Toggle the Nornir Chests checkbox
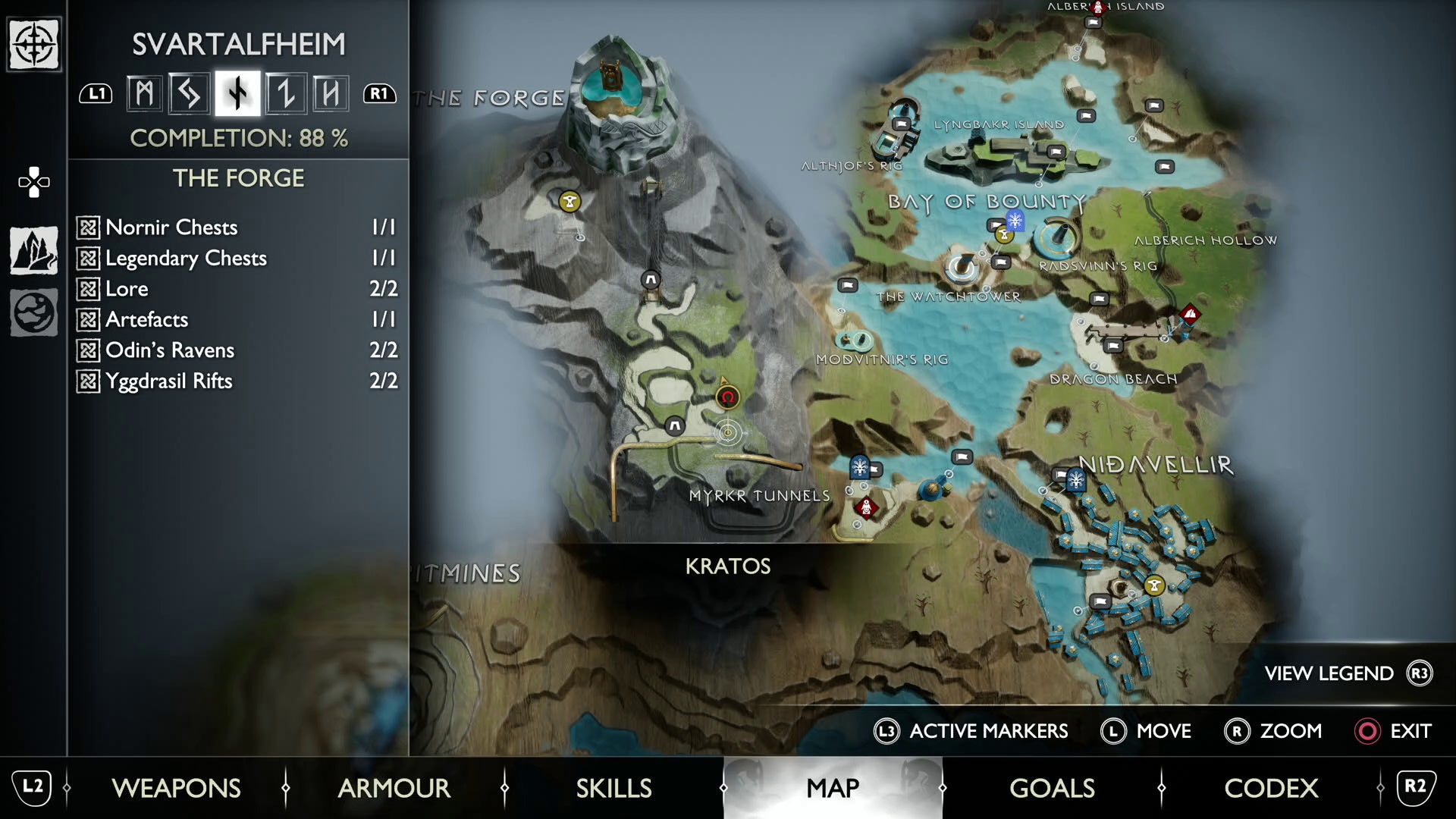The height and width of the screenshot is (819, 1456). (88, 227)
